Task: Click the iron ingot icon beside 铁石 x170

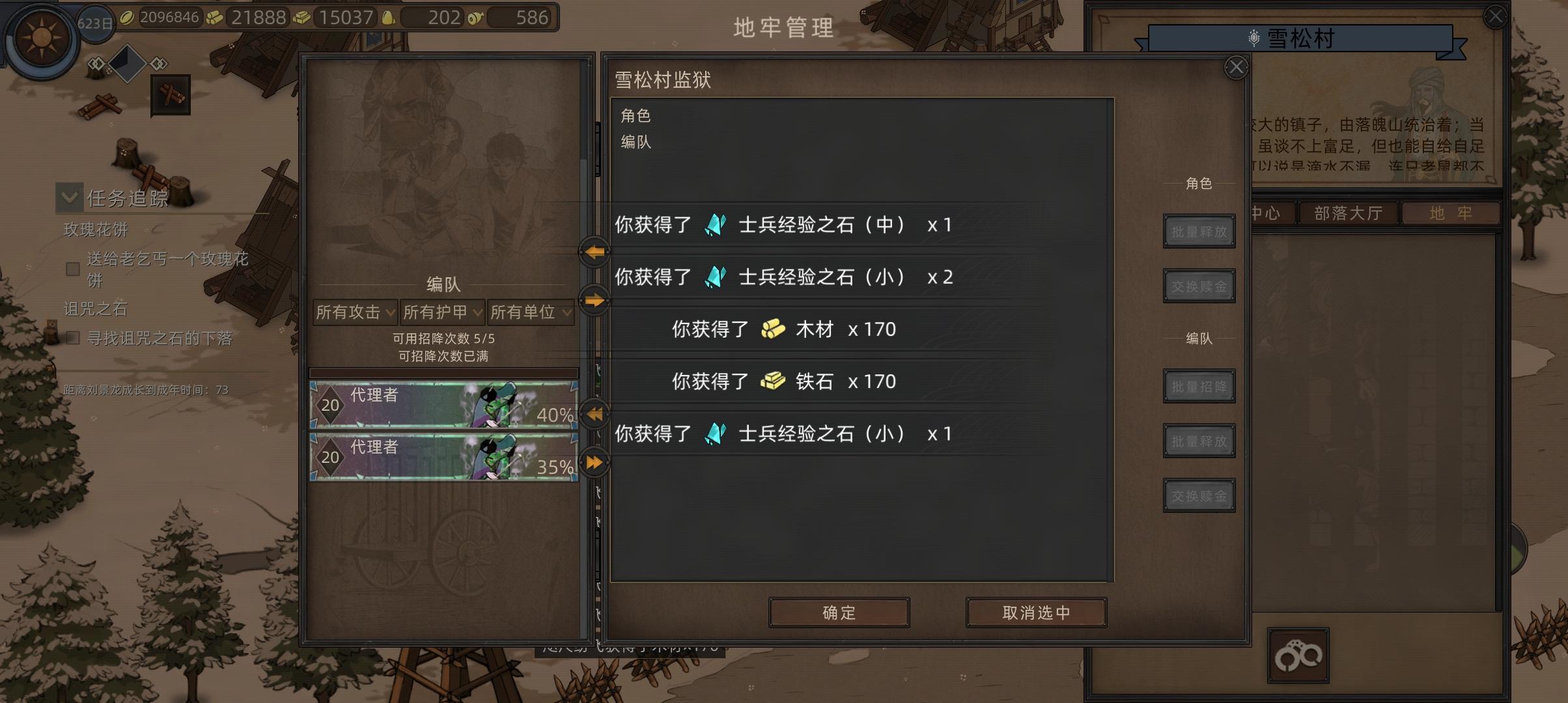Action: 773,381
